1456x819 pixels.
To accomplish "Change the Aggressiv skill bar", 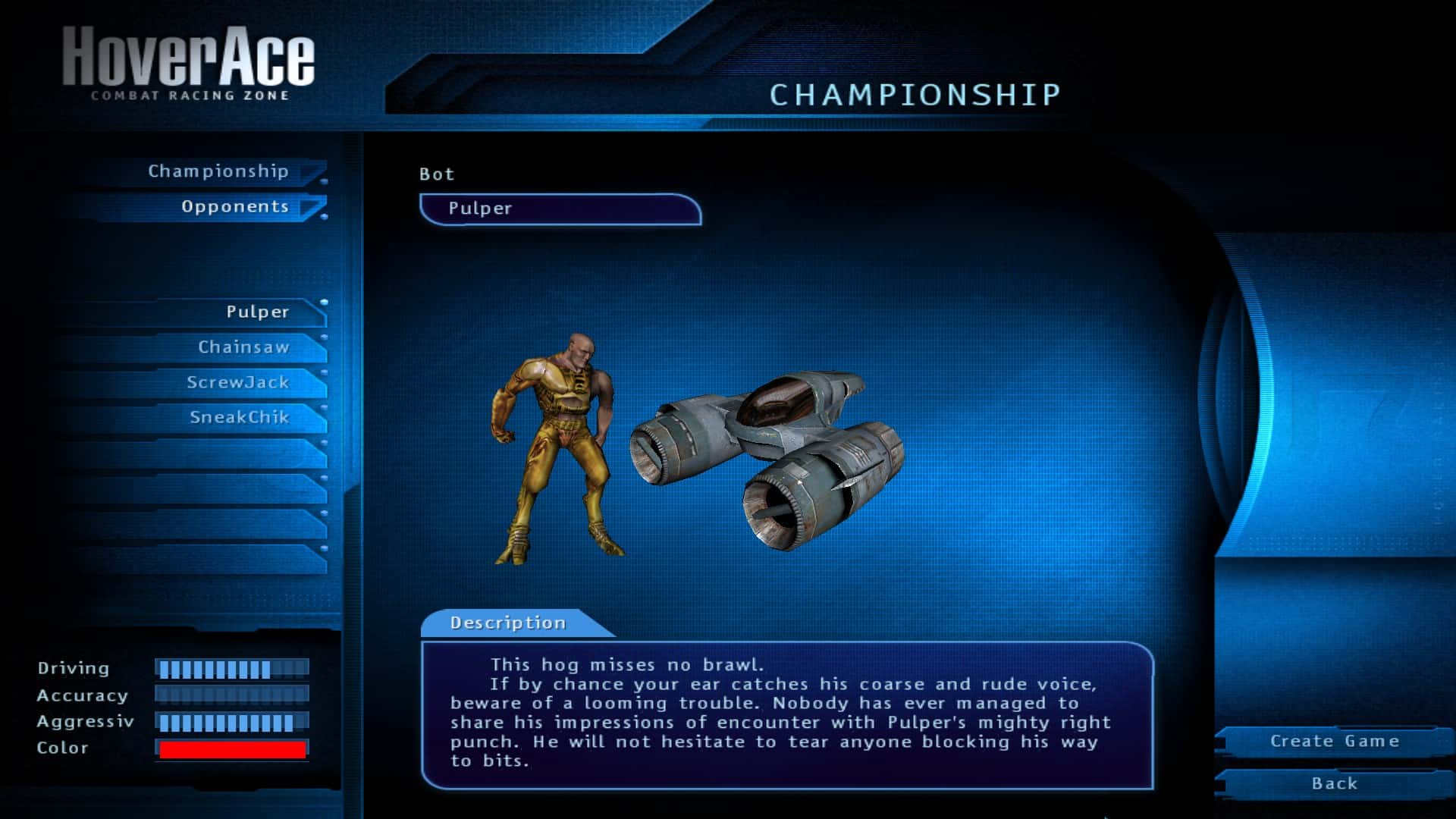I will point(232,722).
